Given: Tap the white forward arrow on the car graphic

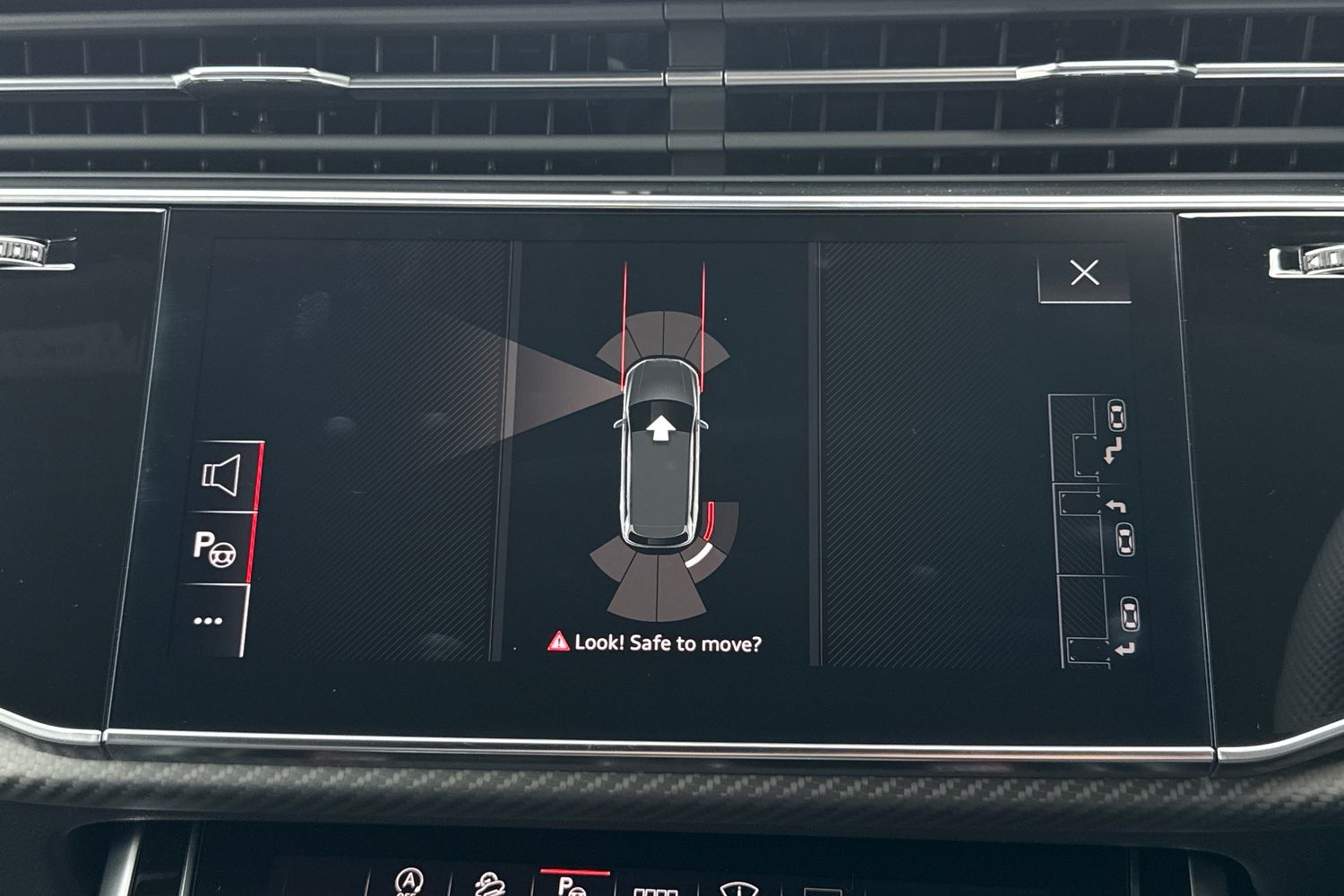Looking at the screenshot, I should tap(661, 428).
